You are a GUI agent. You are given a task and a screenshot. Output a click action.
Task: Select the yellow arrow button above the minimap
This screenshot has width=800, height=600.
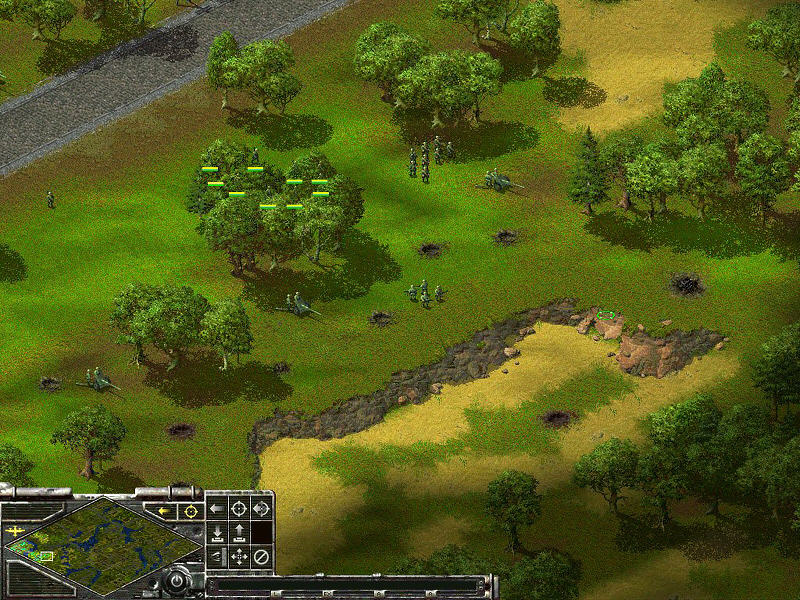pyautogui.click(x=162, y=511)
